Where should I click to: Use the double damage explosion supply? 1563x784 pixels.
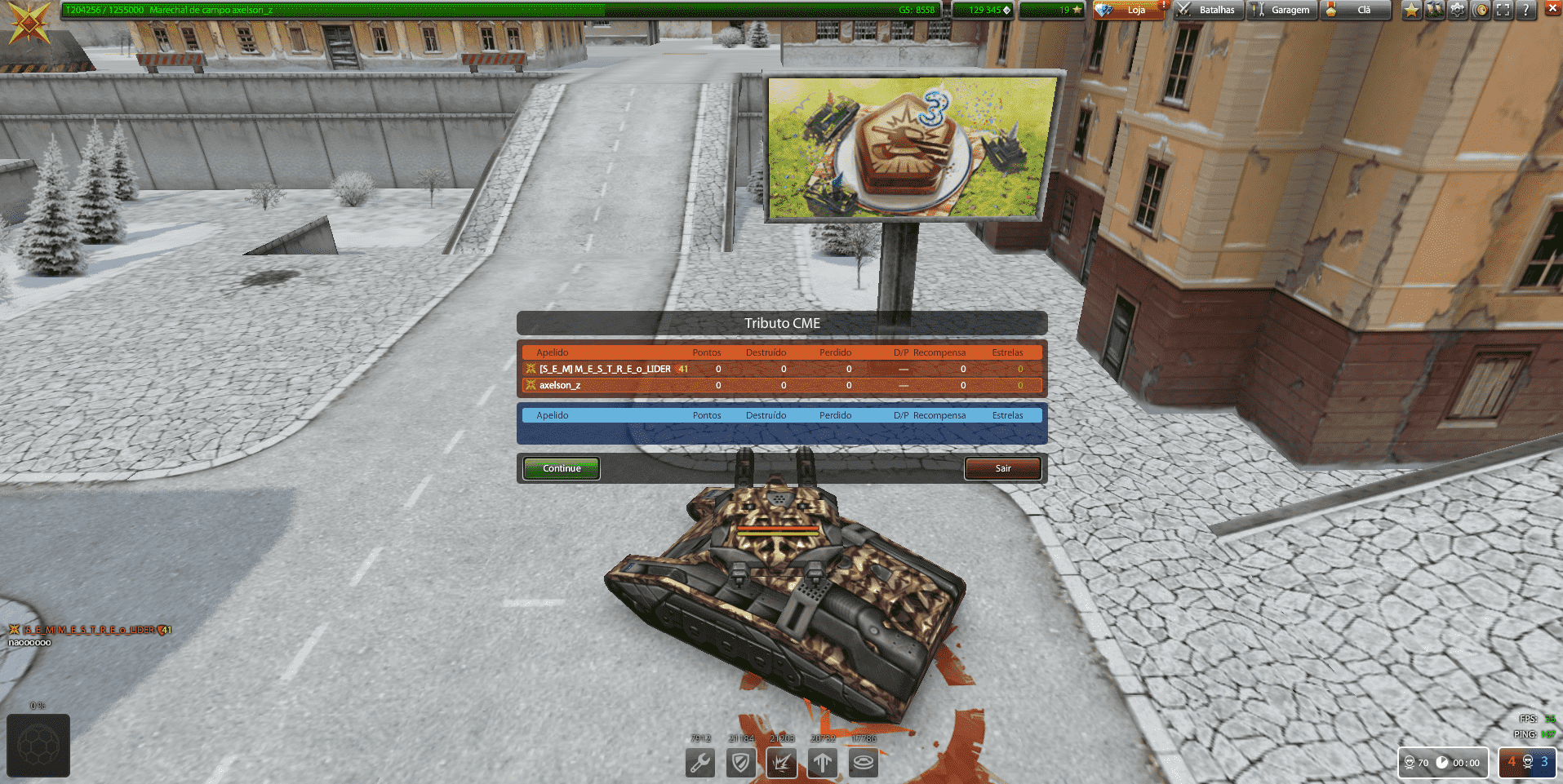tap(781, 763)
